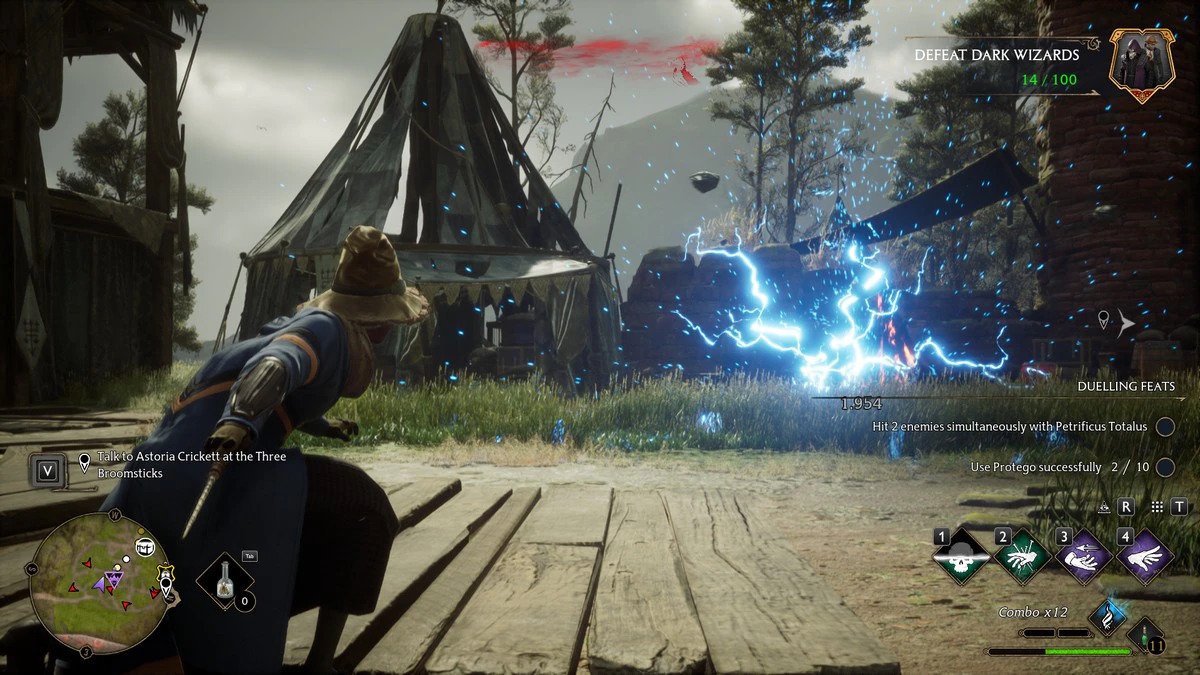The image size is (1200, 675).
Task: Activate the skull spell in slot 1
Action: (x=963, y=558)
